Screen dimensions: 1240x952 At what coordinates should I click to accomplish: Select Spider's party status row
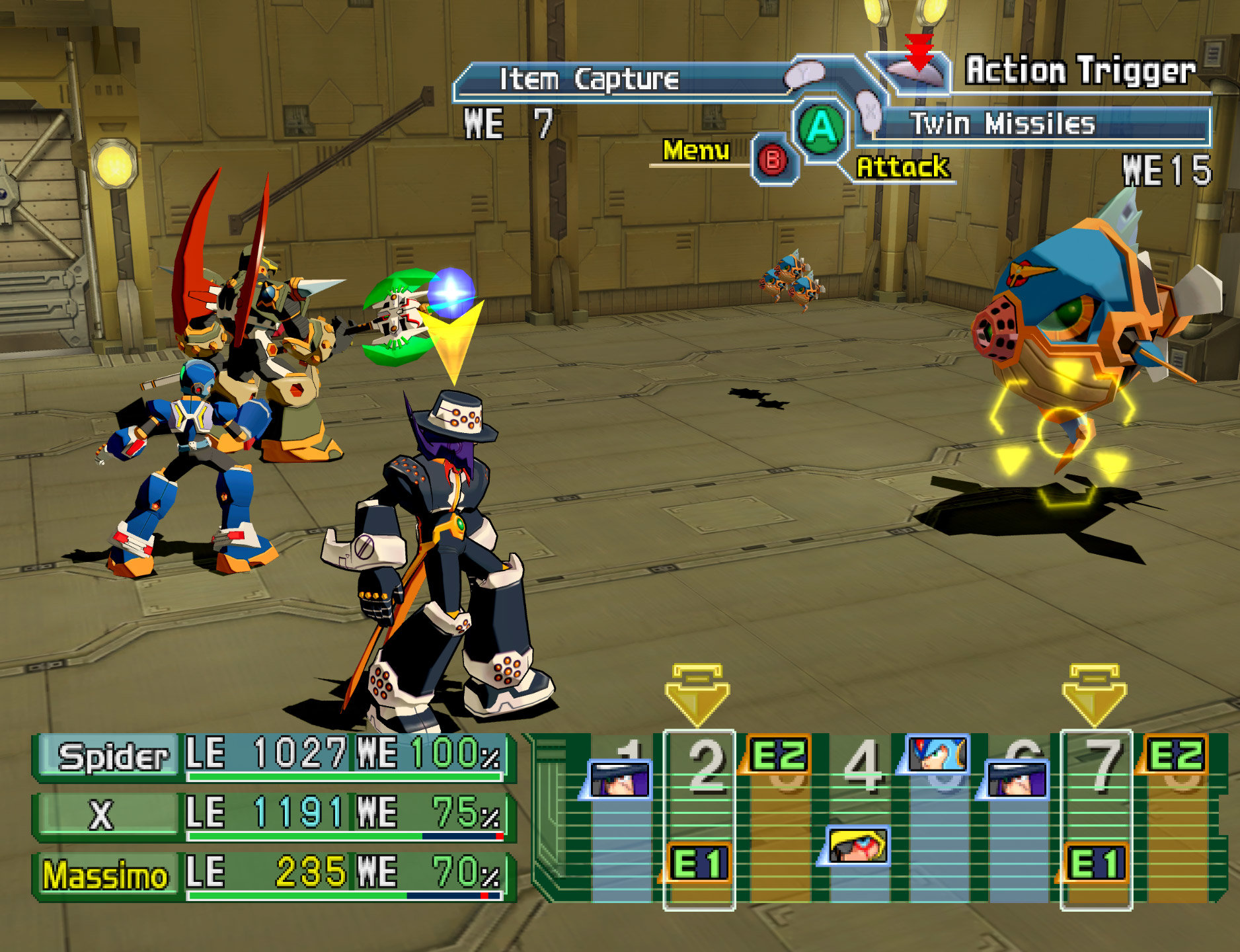click(x=272, y=756)
